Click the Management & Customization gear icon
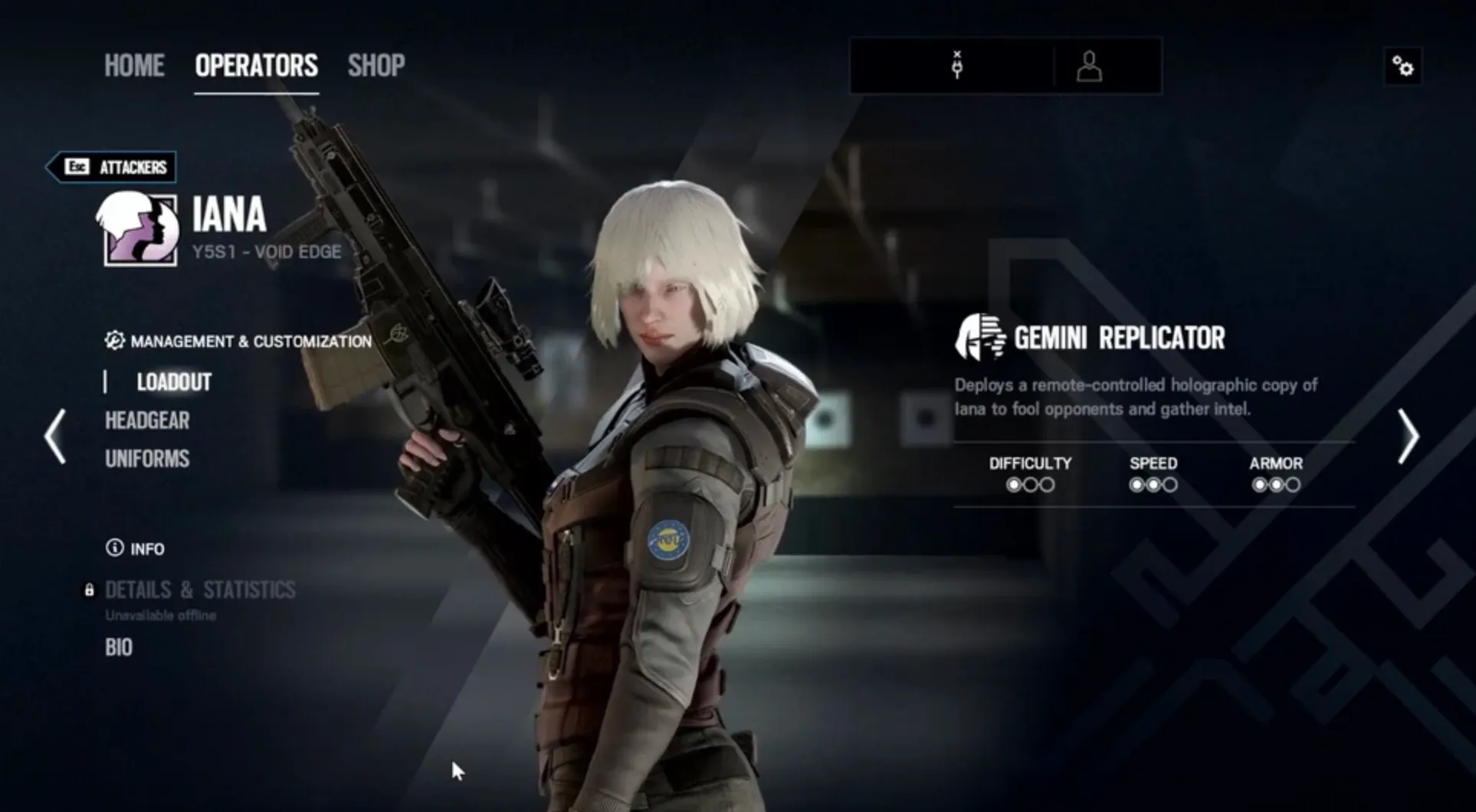 pyautogui.click(x=115, y=340)
